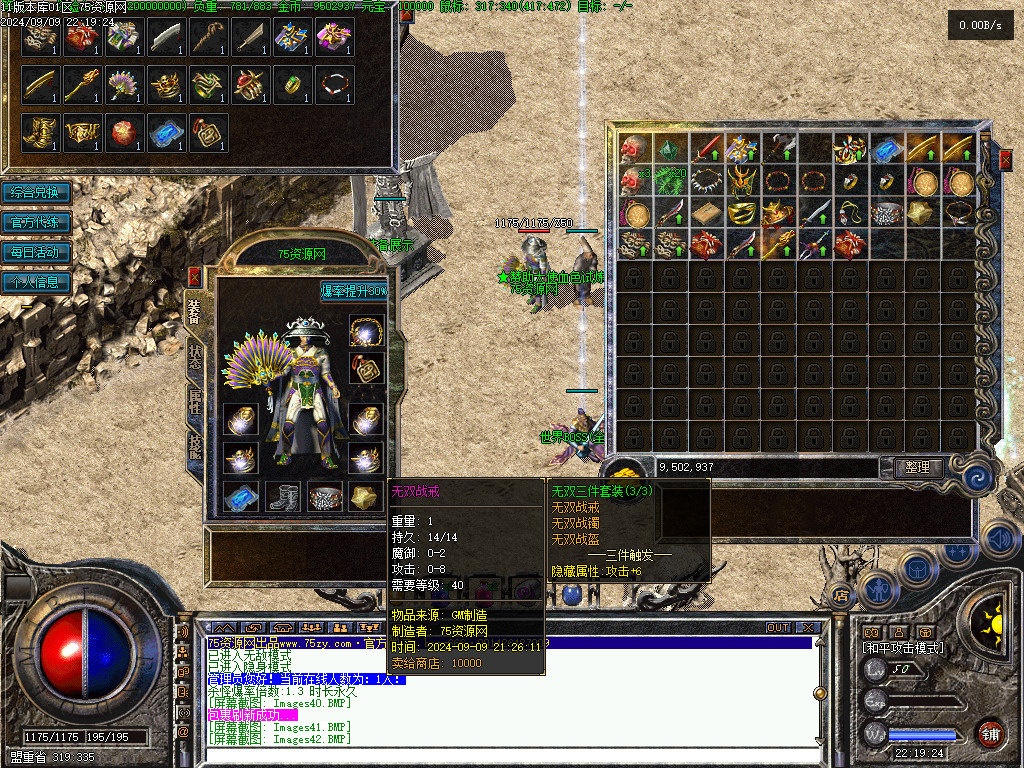Select the blue crystal slab in the bag

click(x=886, y=150)
